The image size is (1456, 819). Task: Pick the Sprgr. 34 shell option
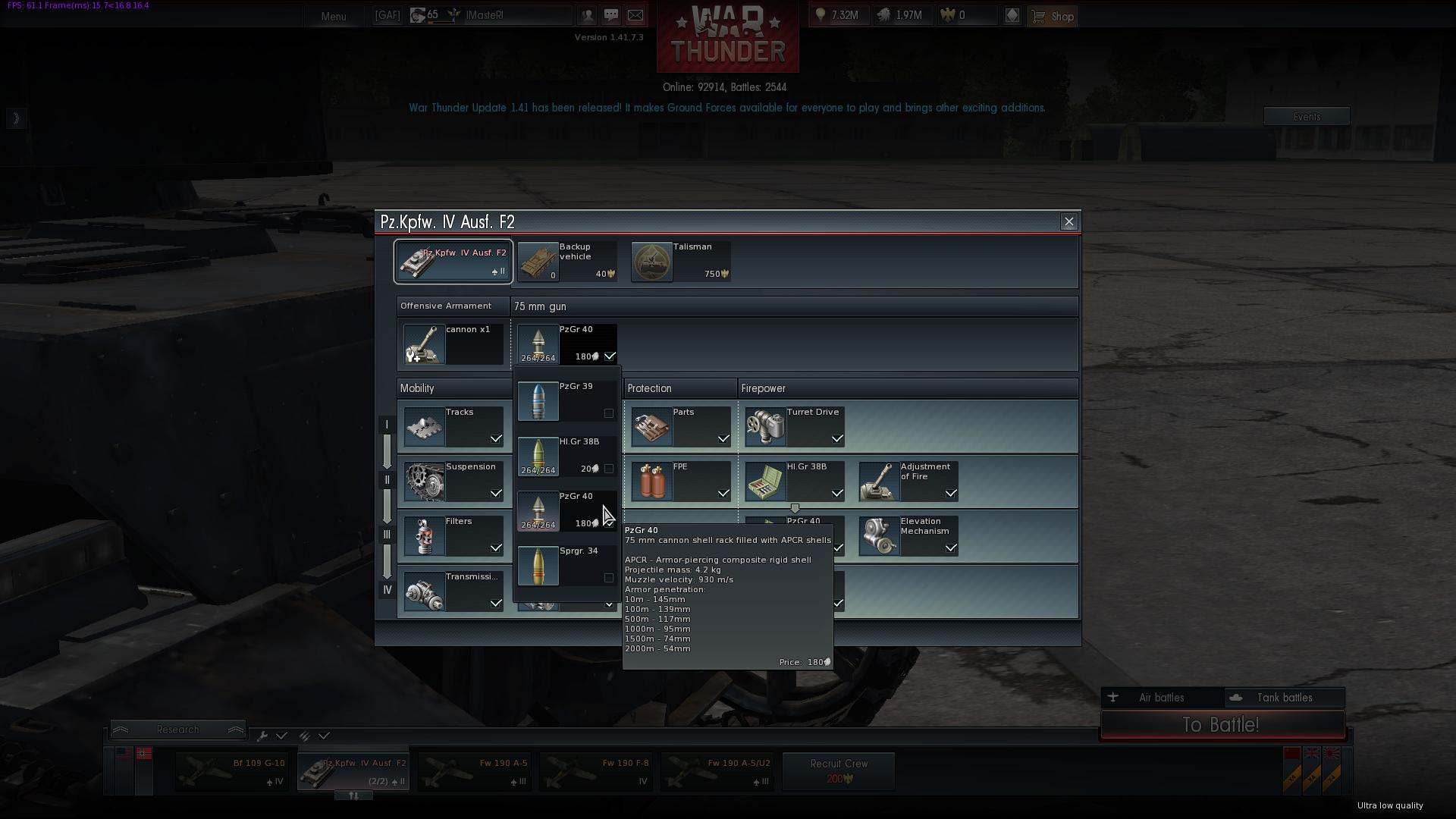pyautogui.click(x=566, y=566)
